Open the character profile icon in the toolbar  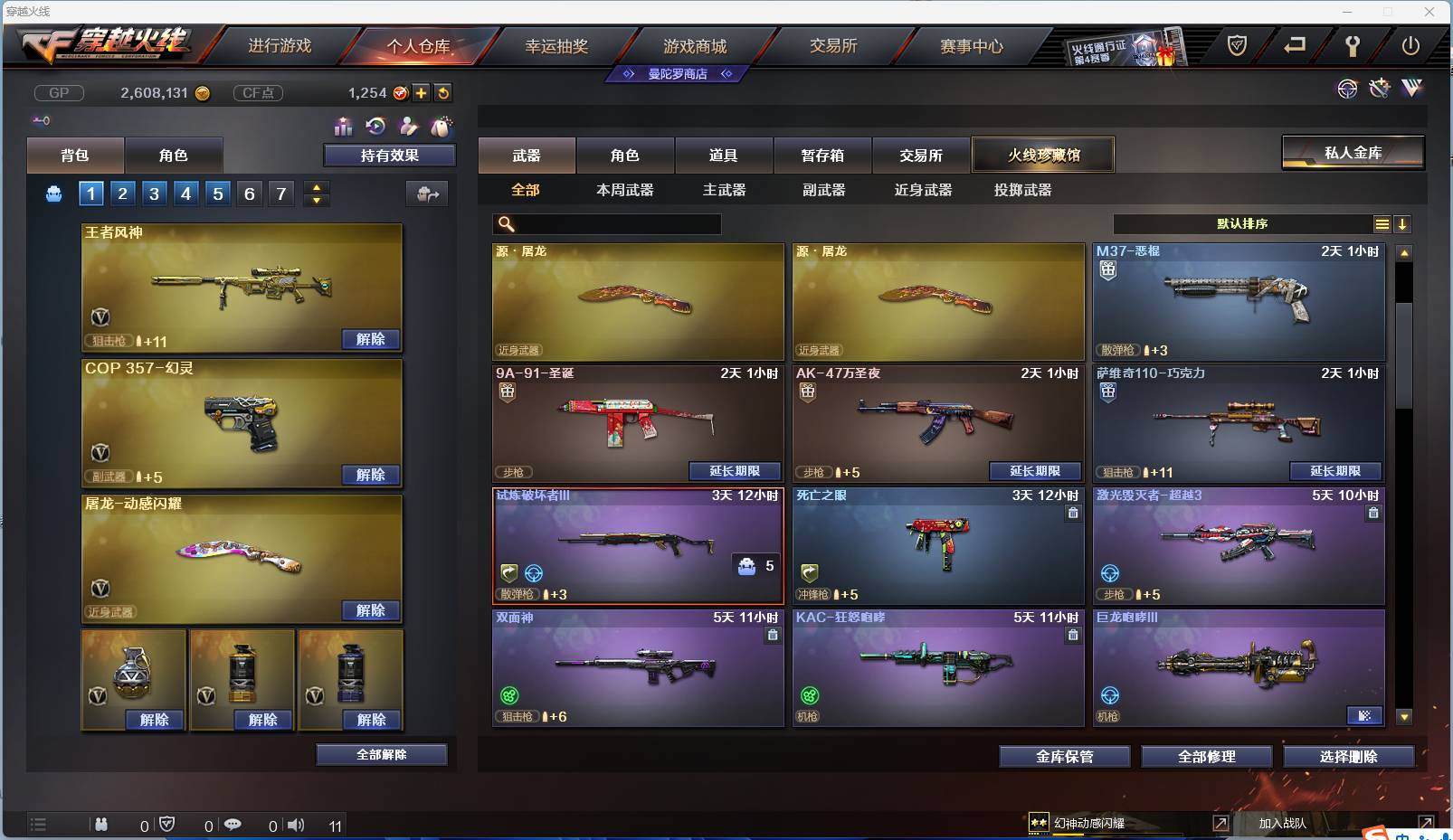pos(407,127)
